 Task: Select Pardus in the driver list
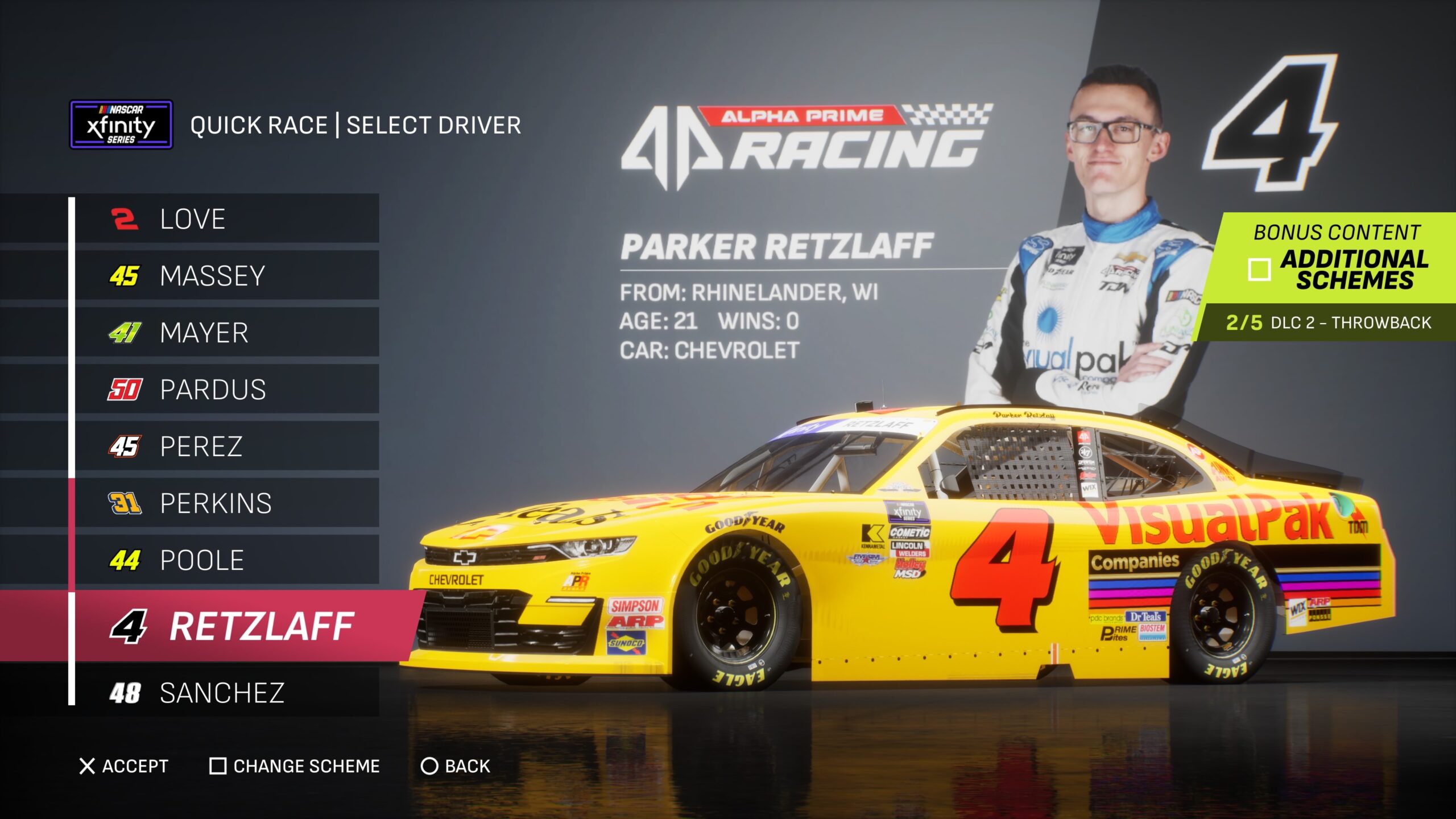(226, 390)
